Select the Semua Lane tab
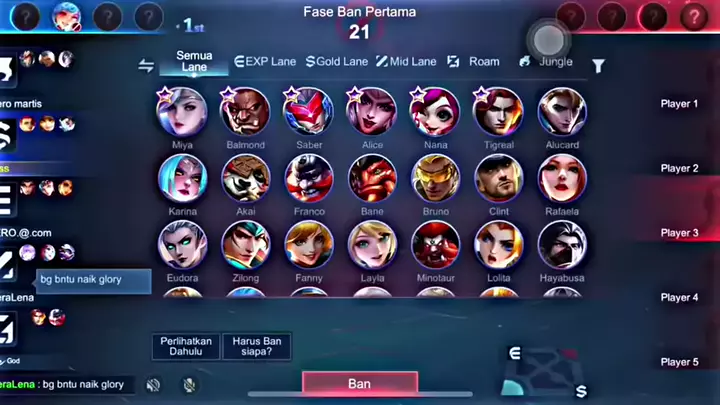Screen dimensions: 720x405 coord(194,61)
